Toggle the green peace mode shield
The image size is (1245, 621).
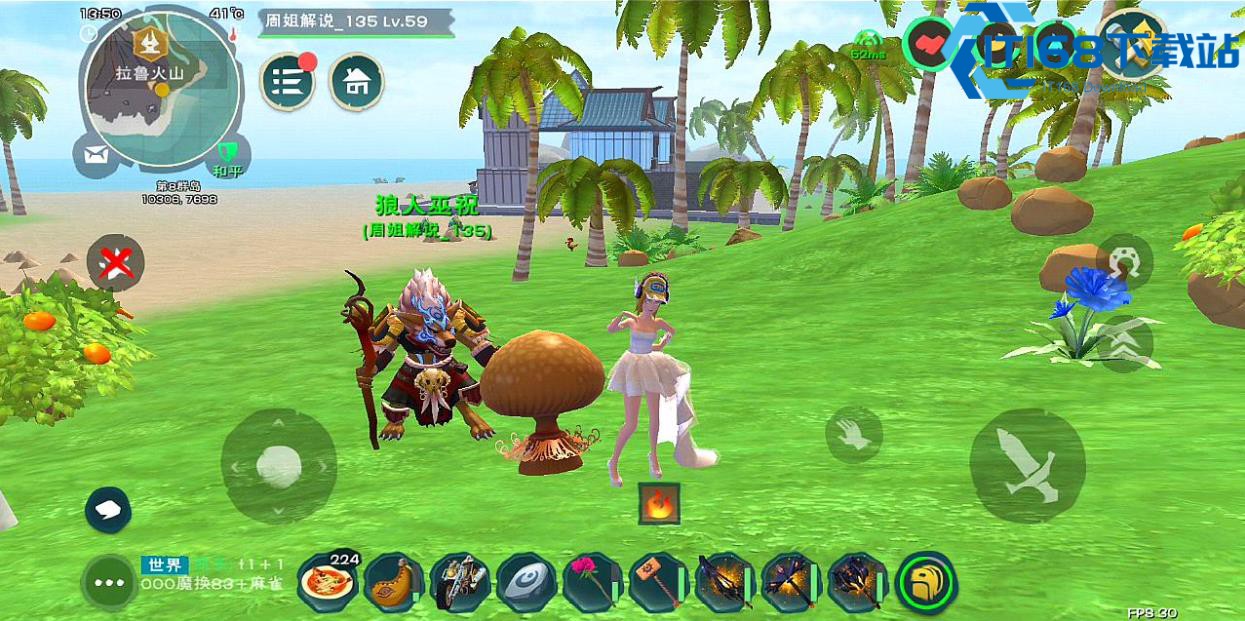click(x=227, y=155)
